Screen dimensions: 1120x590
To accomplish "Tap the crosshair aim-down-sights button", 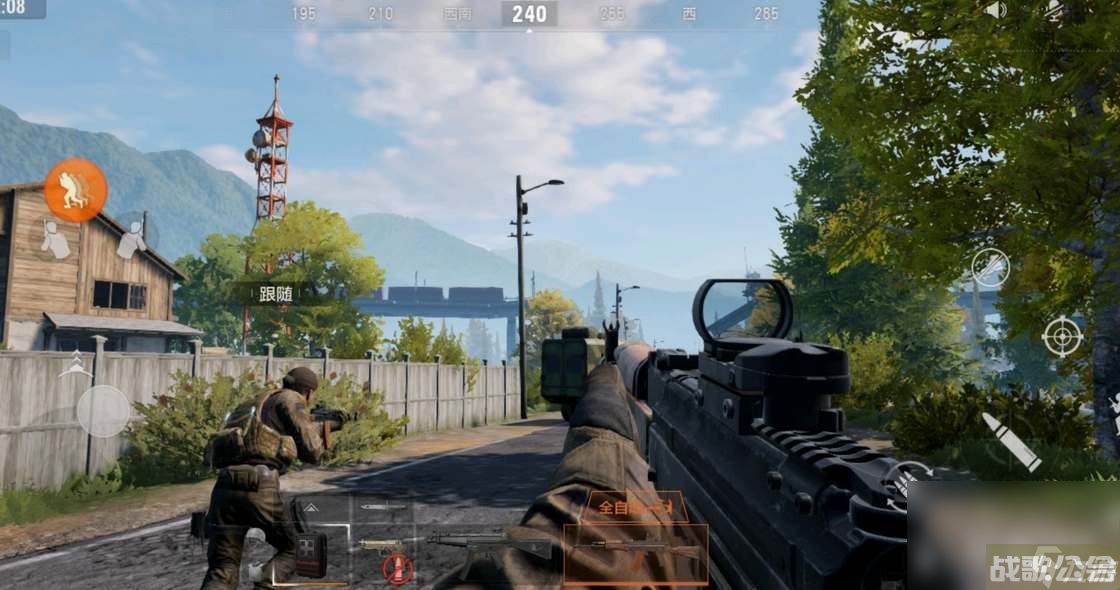I will pyautogui.click(x=1061, y=336).
